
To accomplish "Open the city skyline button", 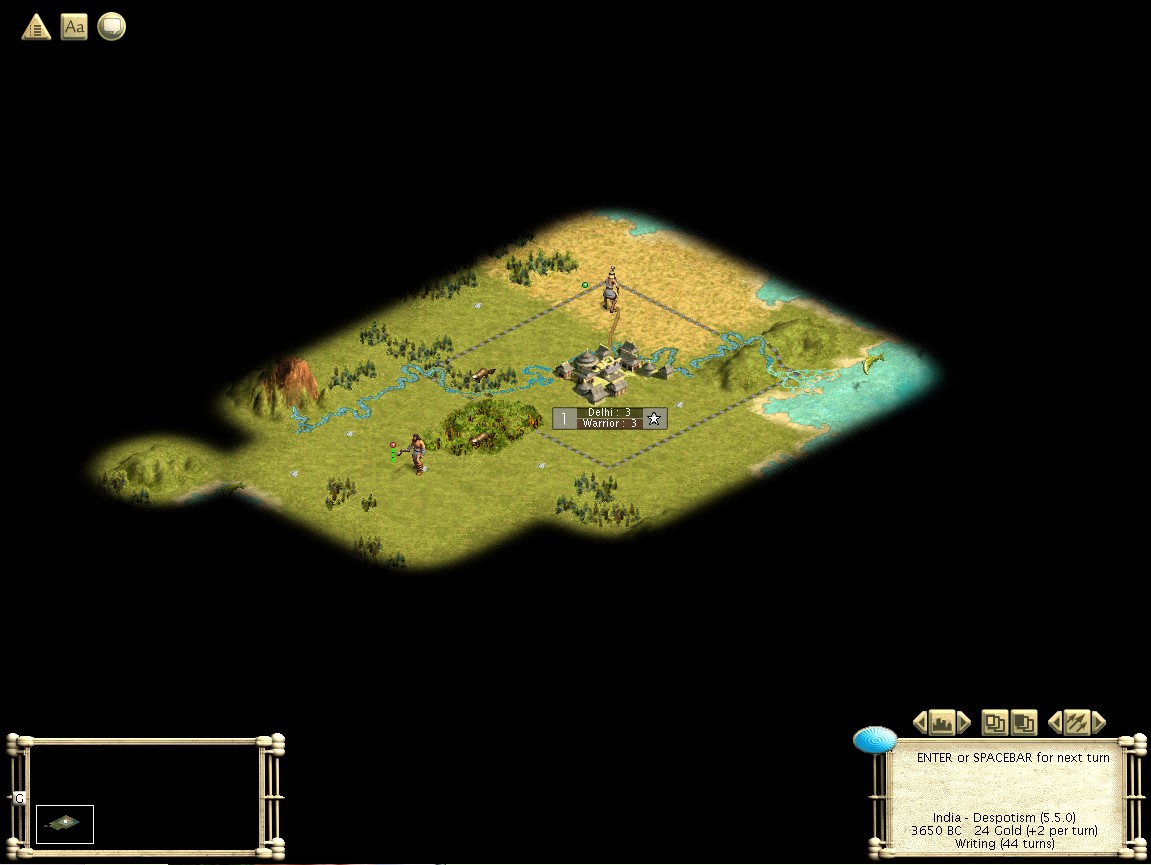I will tap(941, 722).
